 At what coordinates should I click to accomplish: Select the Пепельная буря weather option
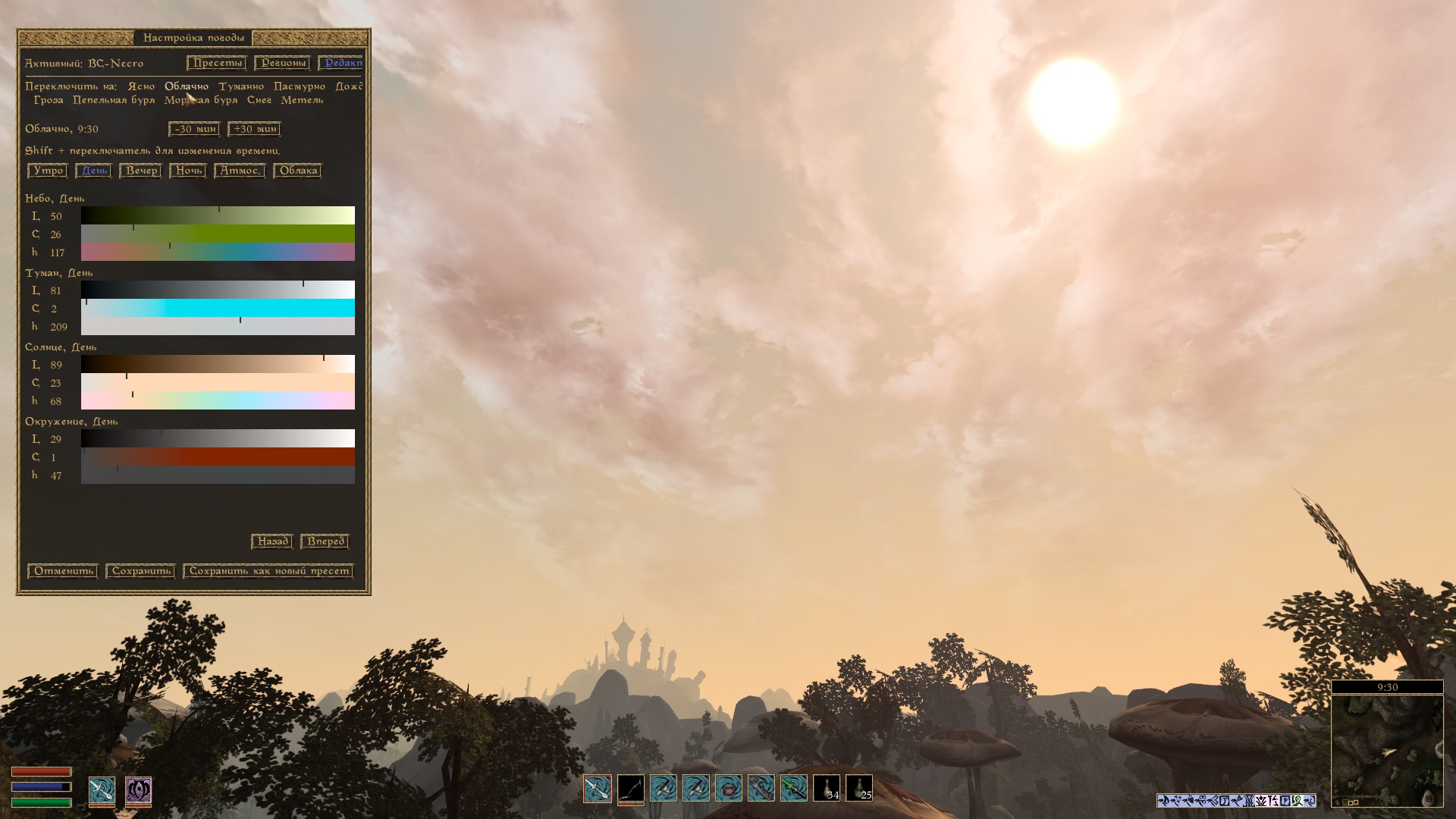point(114,100)
